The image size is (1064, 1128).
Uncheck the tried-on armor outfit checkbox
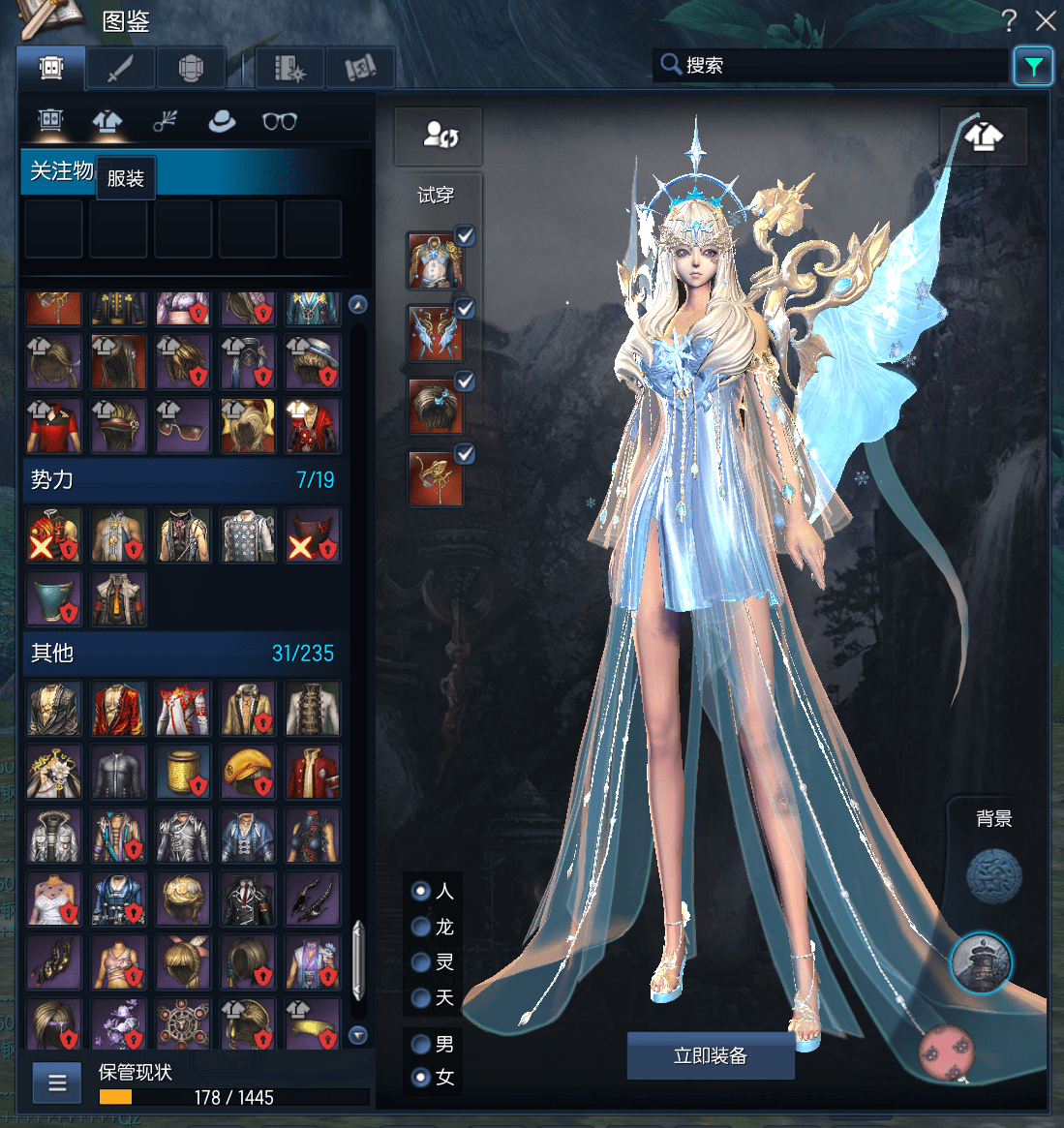click(466, 235)
